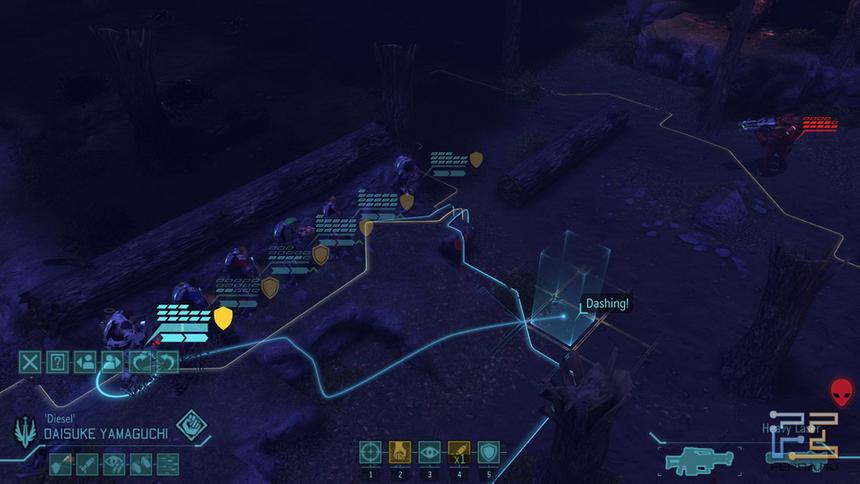
Task: Activate the yellow fist ability
Action: pyautogui.click(x=399, y=452)
